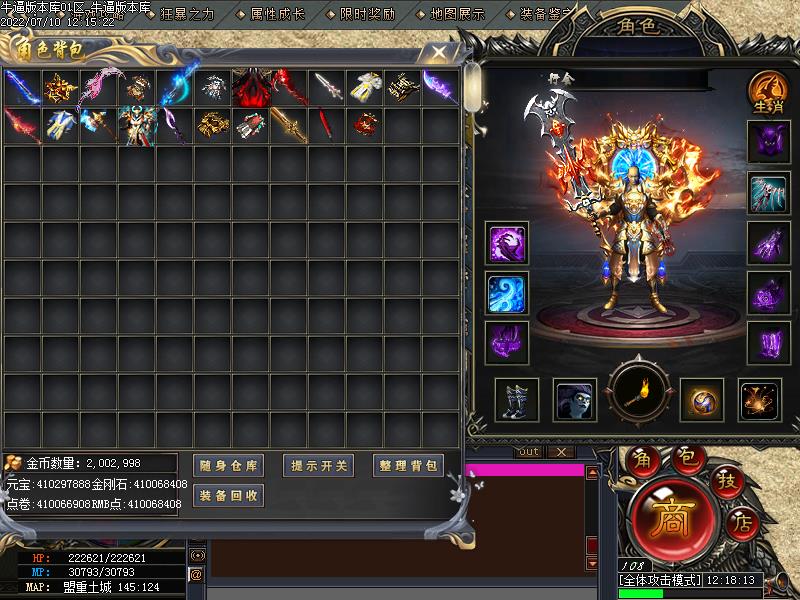Select the hooded face mask slot
The width and height of the screenshot is (800, 600).
pyautogui.click(x=576, y=400)
